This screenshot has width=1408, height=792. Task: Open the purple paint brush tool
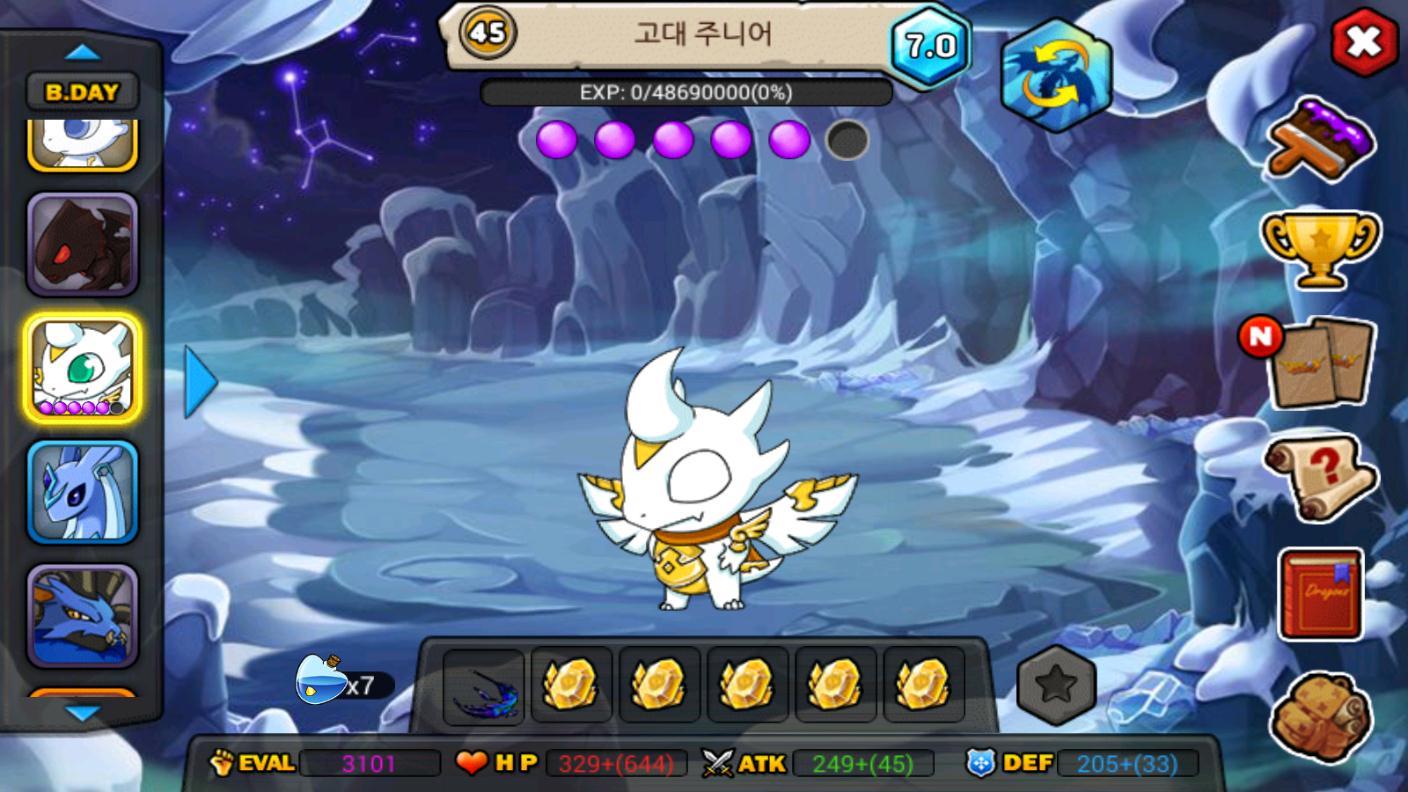tap(1320, 138)
